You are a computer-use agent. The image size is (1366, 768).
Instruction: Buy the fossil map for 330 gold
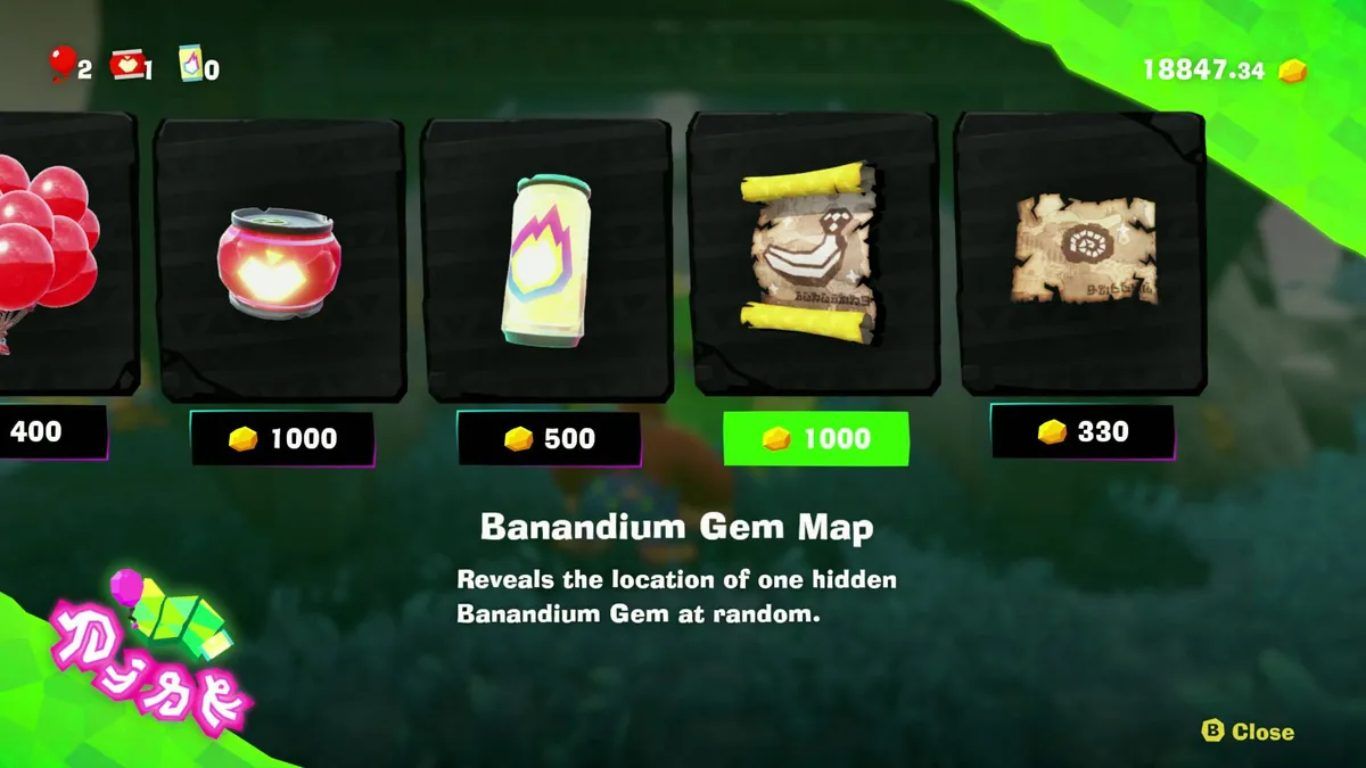(1083, 431)
